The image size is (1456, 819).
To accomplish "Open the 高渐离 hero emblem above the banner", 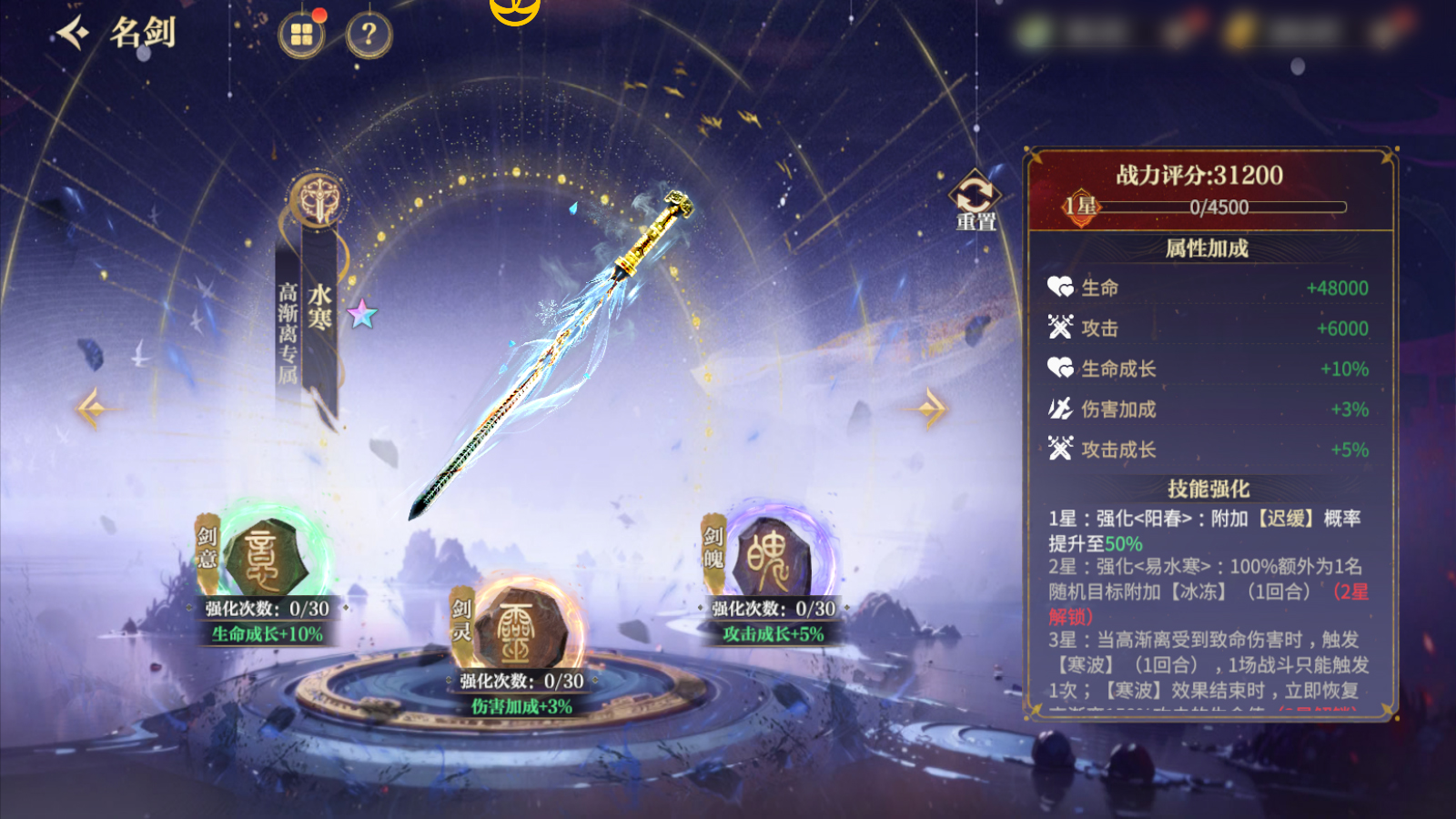I will [318, 200].
